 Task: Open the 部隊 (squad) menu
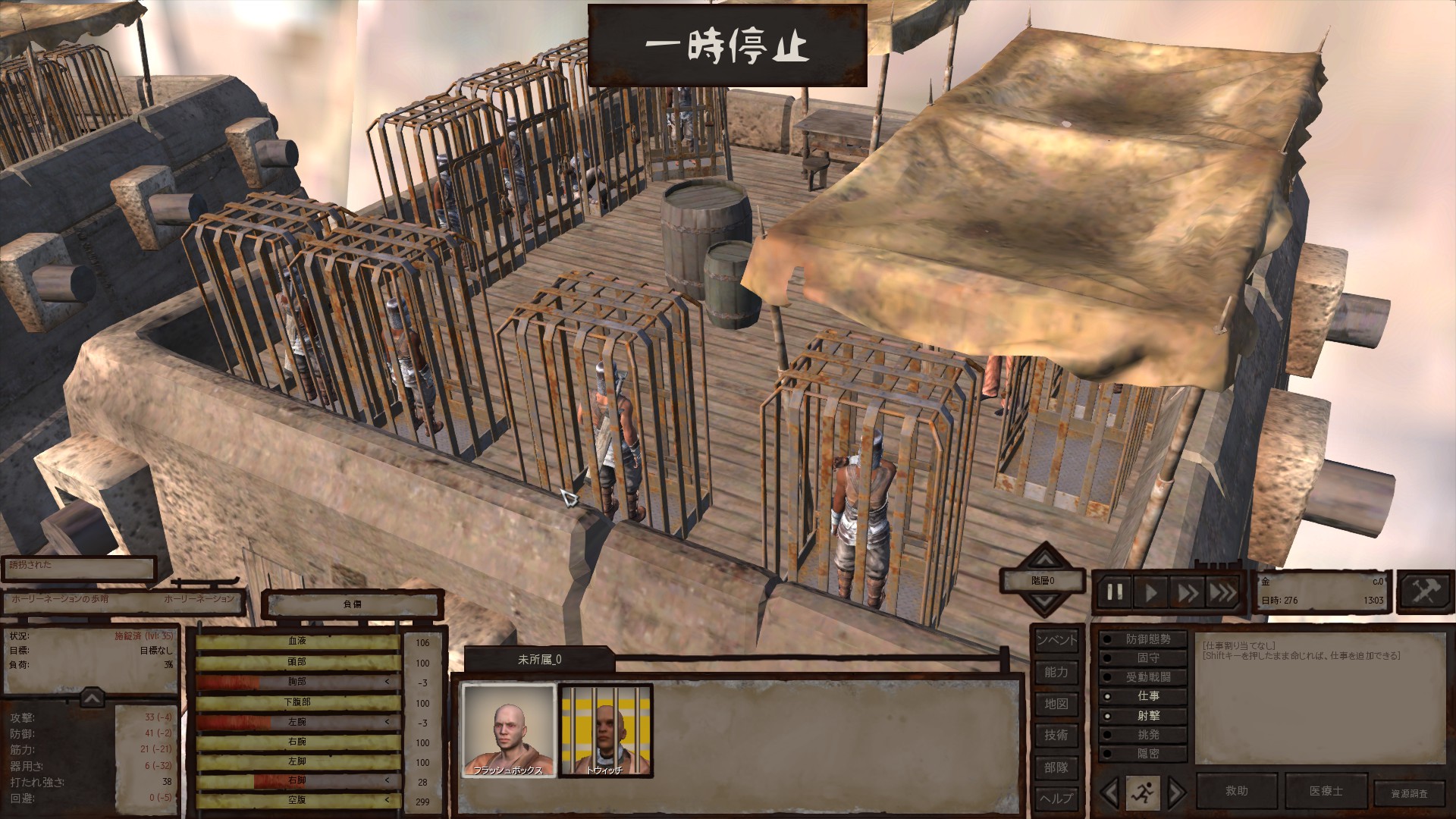[1056, 767]
